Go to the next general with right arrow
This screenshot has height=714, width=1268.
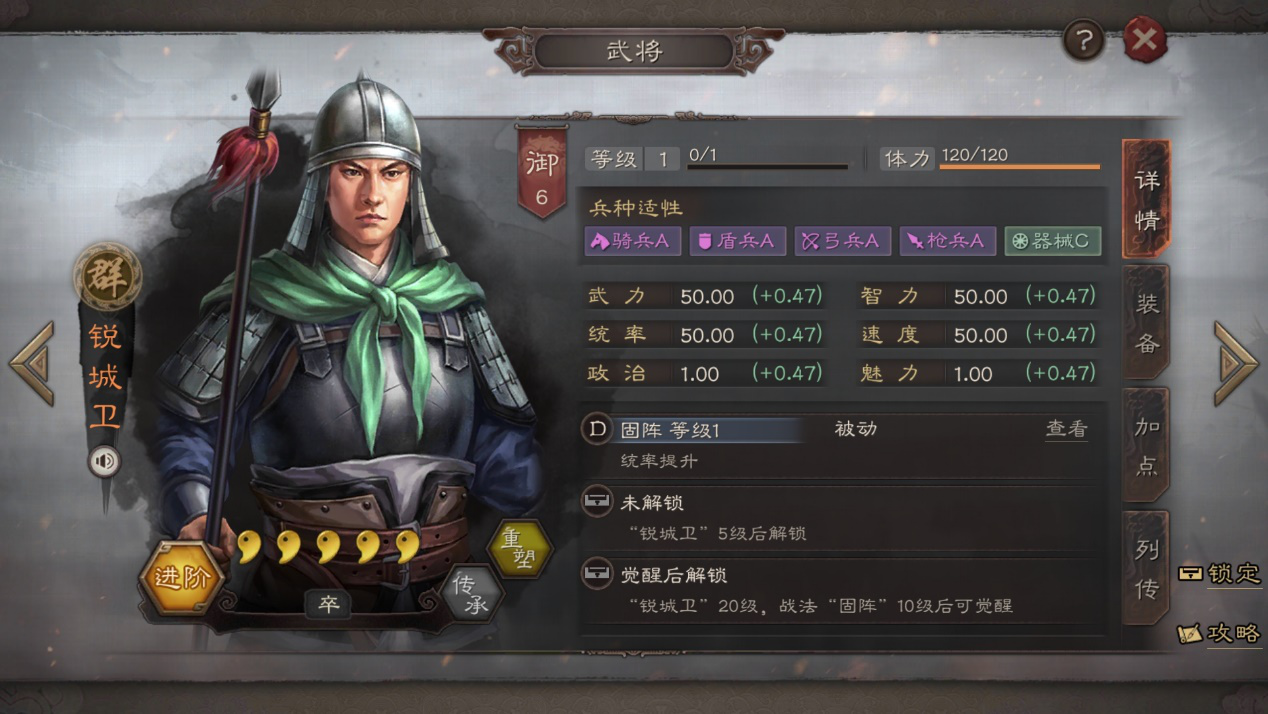click(x=1236, y=363)
